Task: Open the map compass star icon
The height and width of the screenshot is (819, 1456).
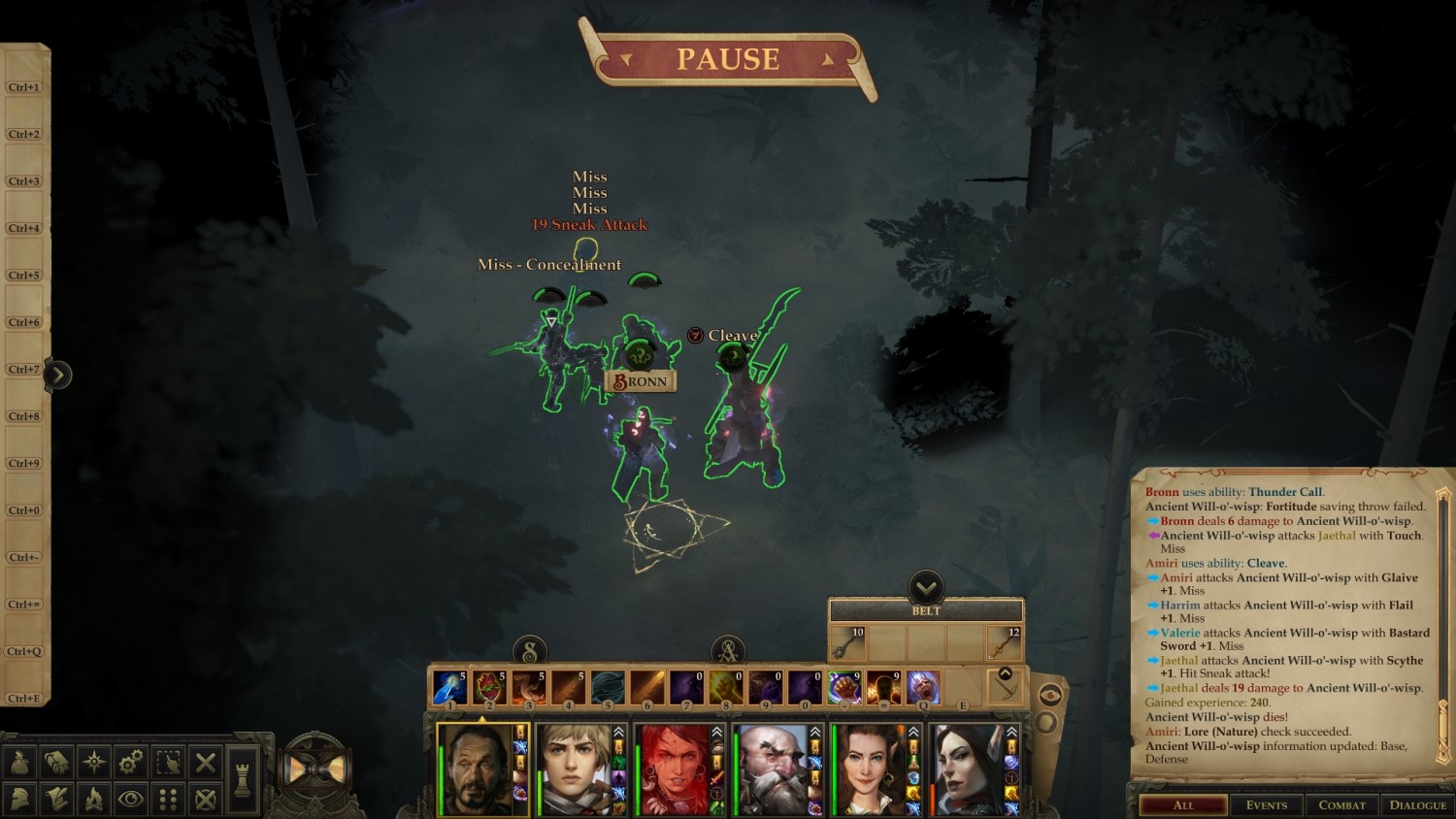Action: pyautogui.click(x=94, y=763)
